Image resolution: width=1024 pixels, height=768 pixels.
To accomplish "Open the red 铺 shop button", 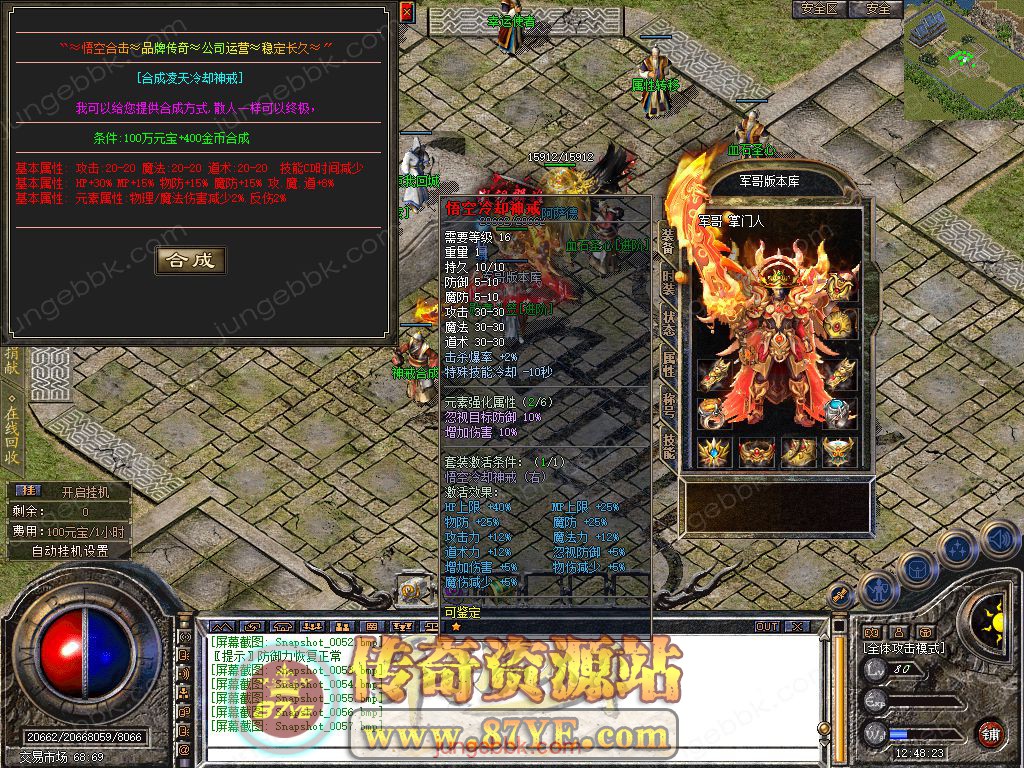I will tap(990, 733).
